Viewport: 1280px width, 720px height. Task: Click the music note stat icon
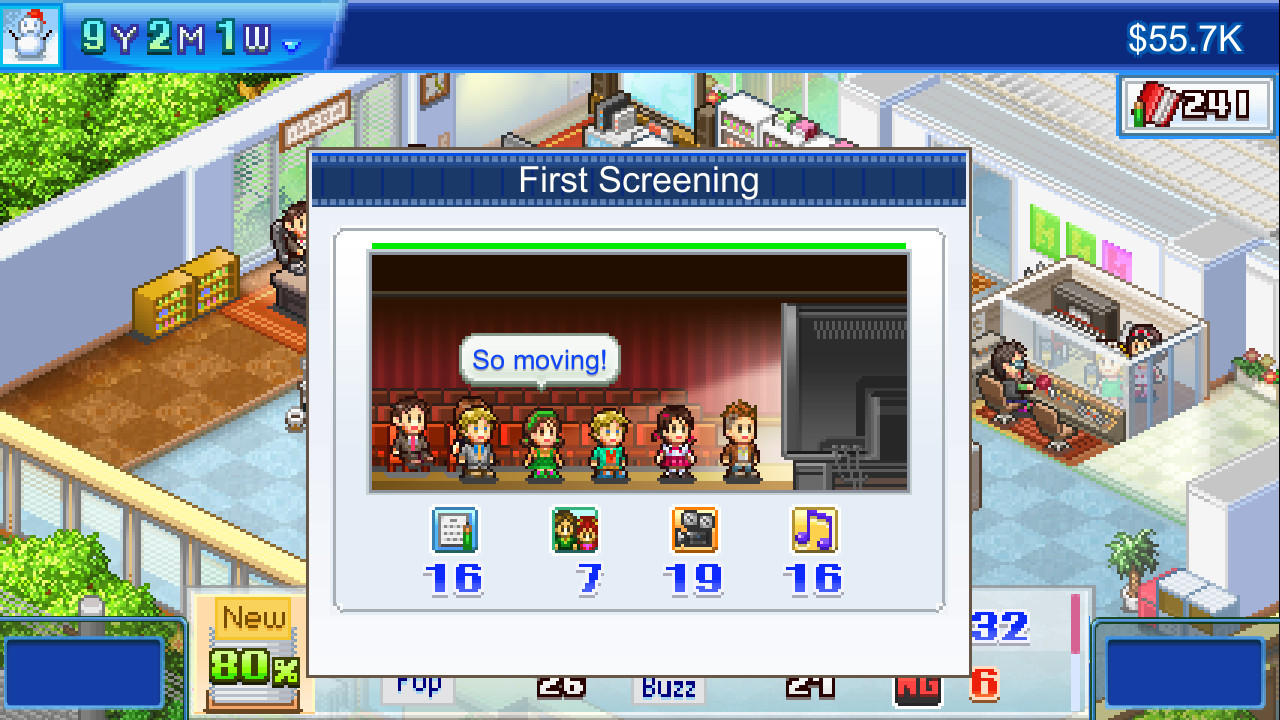814,531
